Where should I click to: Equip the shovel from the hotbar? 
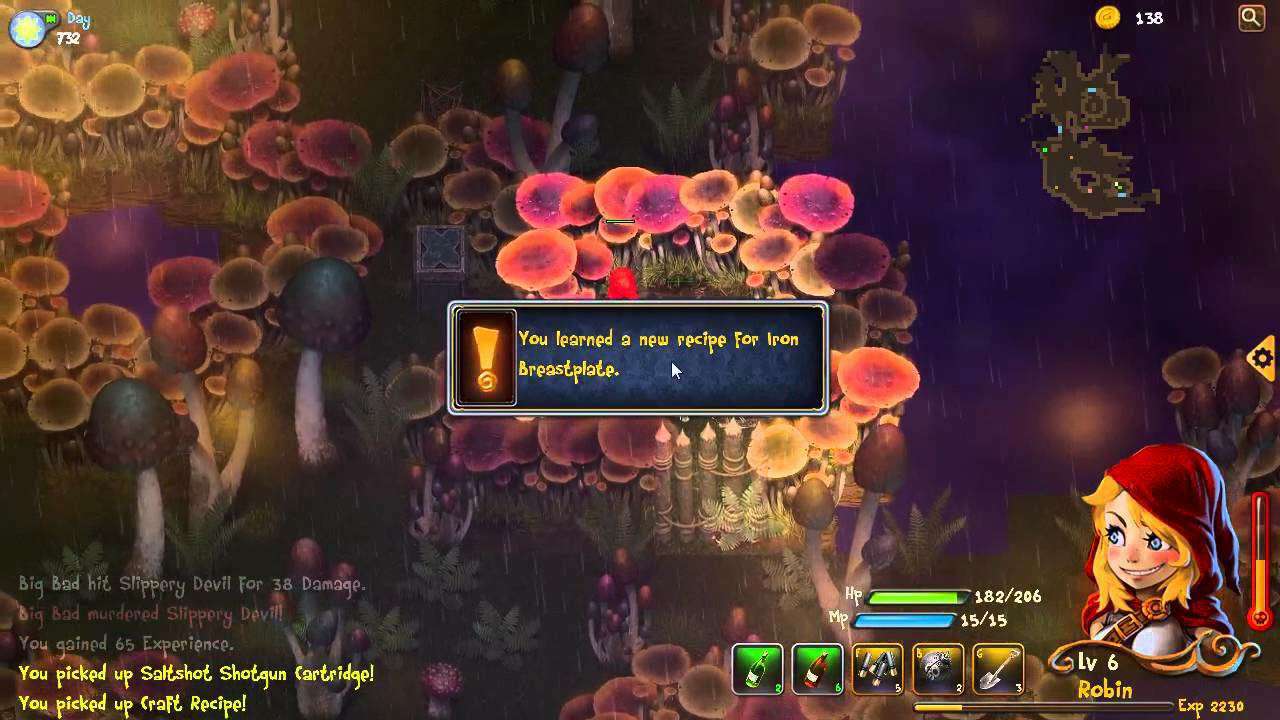tap(997, 669)
